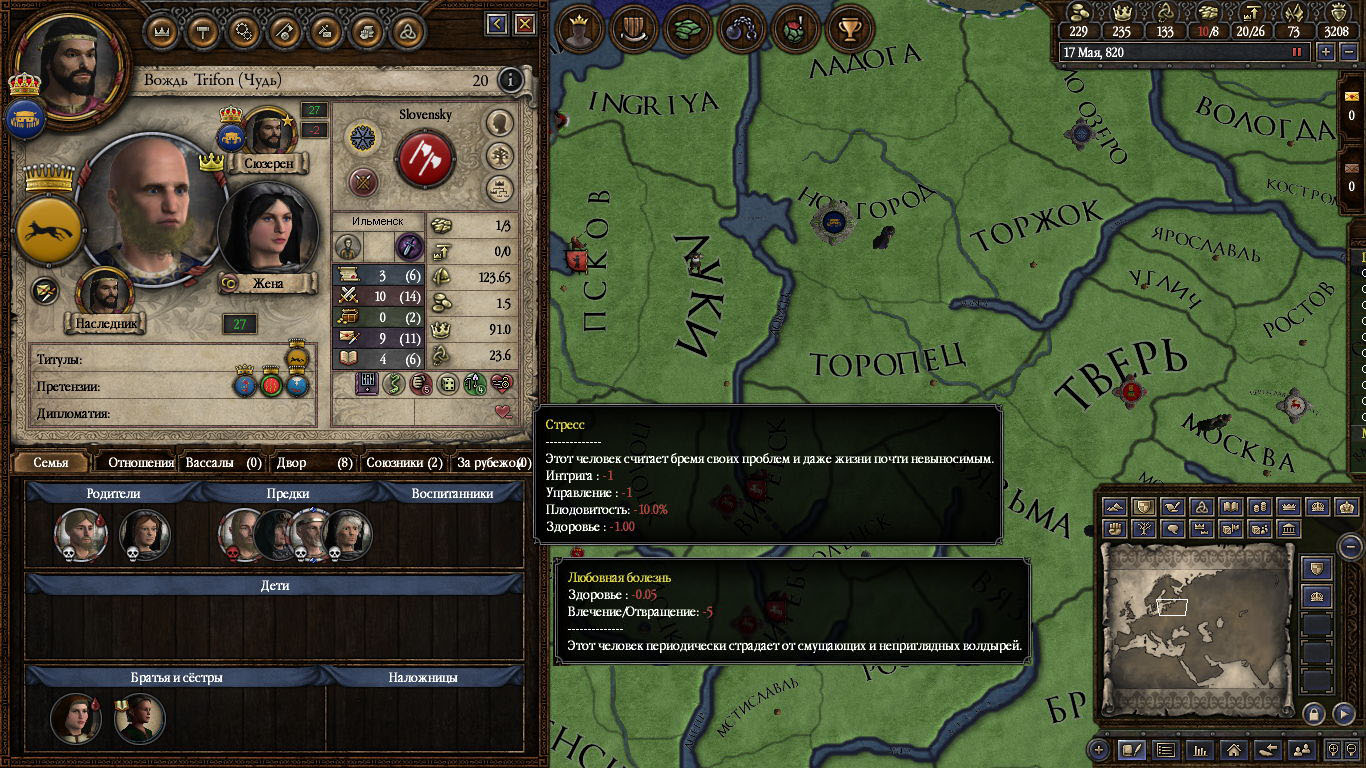Select the Союзники allies tab

point(404,462)
